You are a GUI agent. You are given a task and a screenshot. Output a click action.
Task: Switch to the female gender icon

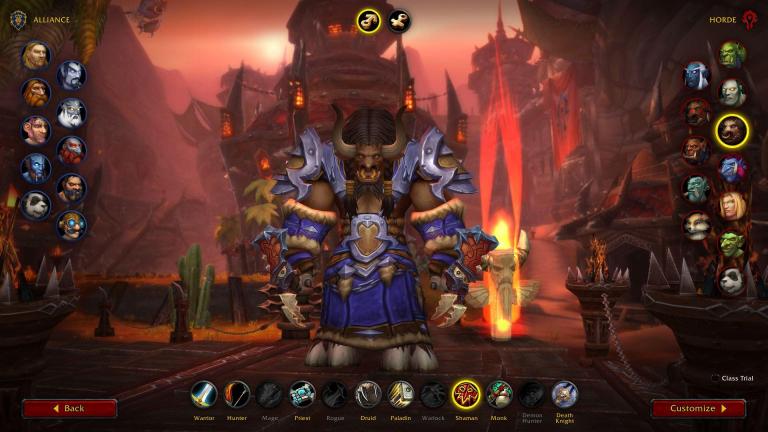pyautogui.click(x=399, y=20)
